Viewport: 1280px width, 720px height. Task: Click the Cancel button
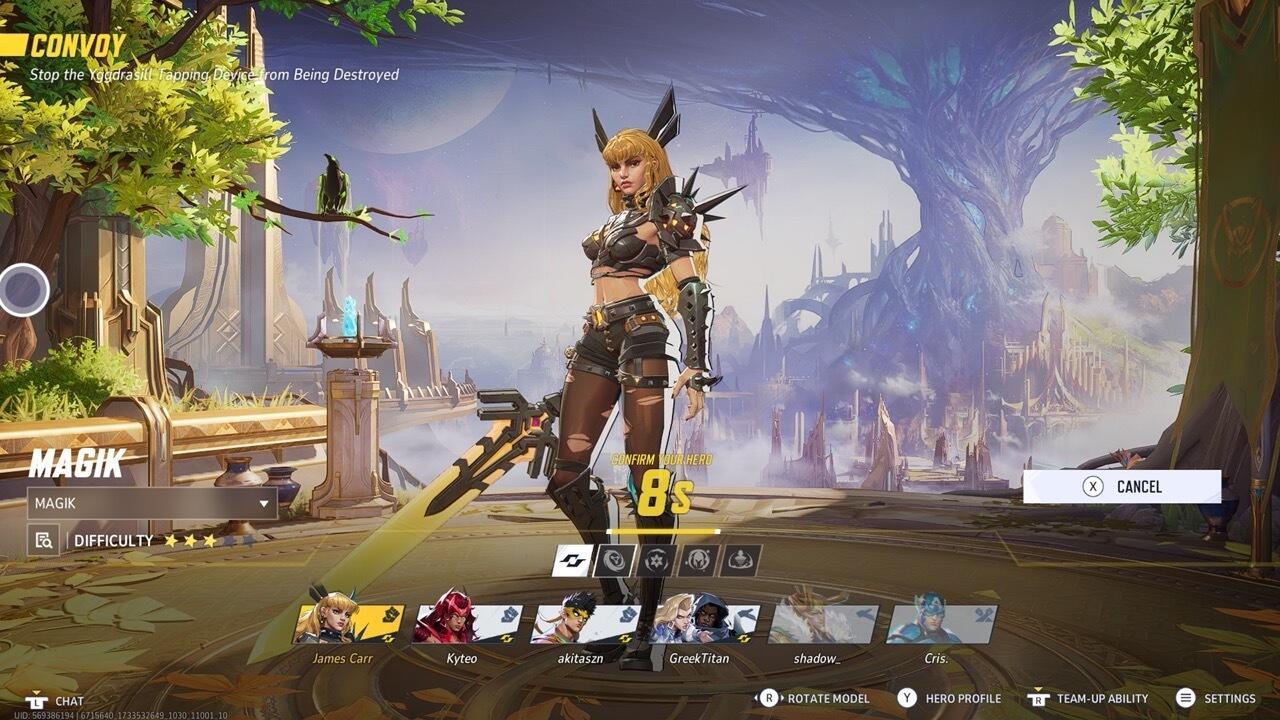pos(1120,486)
